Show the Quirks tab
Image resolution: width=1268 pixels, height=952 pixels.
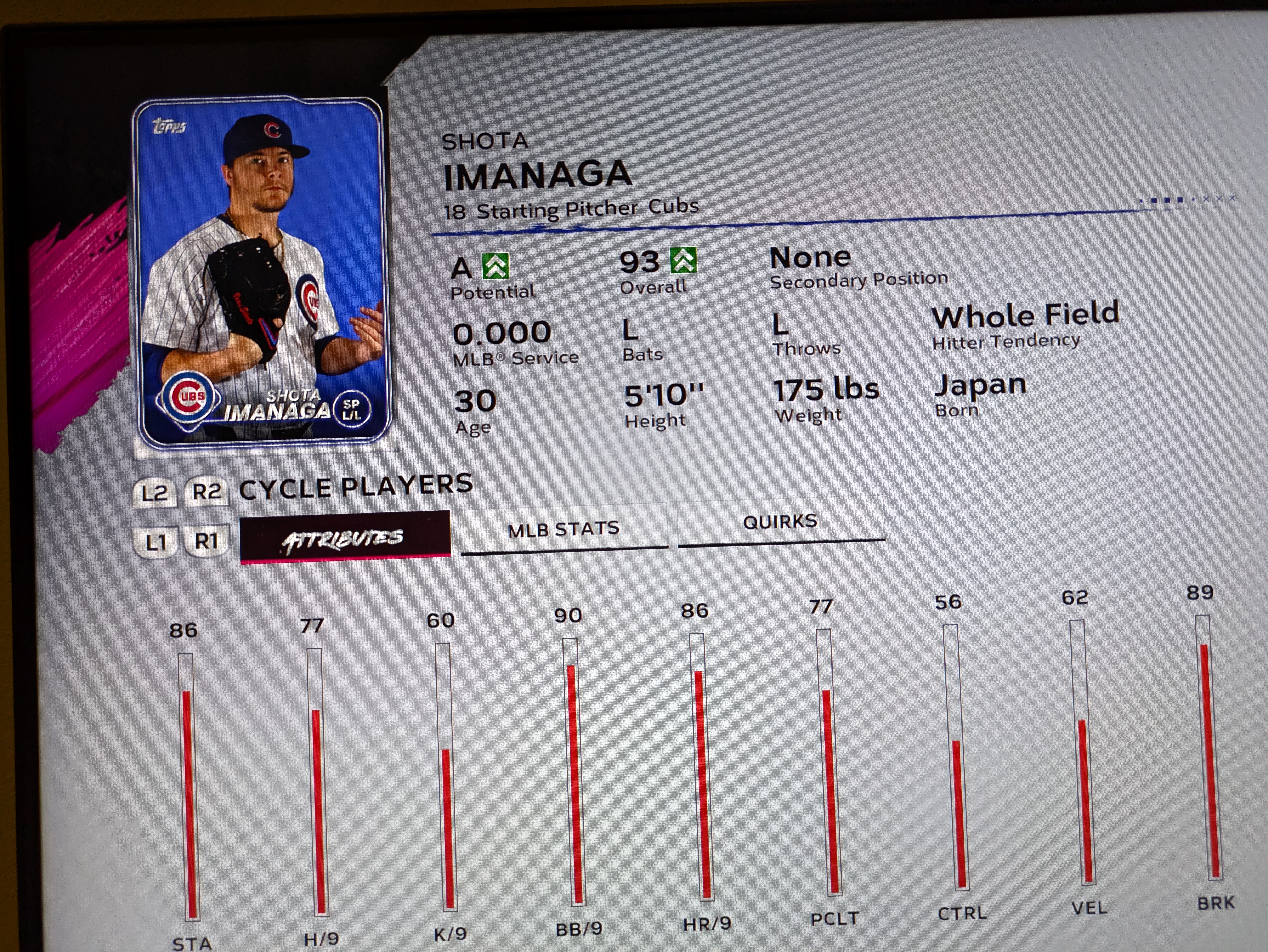pyautogui.click(x=780, y=521)
